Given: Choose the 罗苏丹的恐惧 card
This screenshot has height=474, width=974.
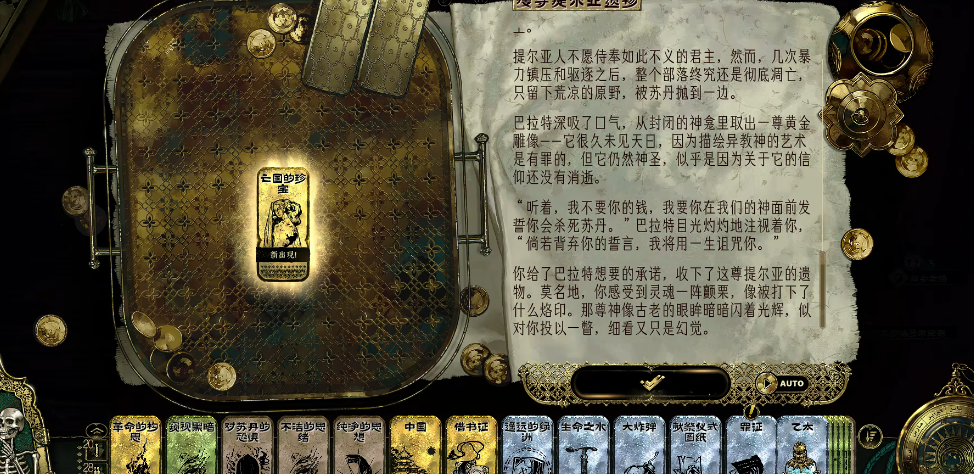Looking at the screenshot, I should [x=247, y=446].
